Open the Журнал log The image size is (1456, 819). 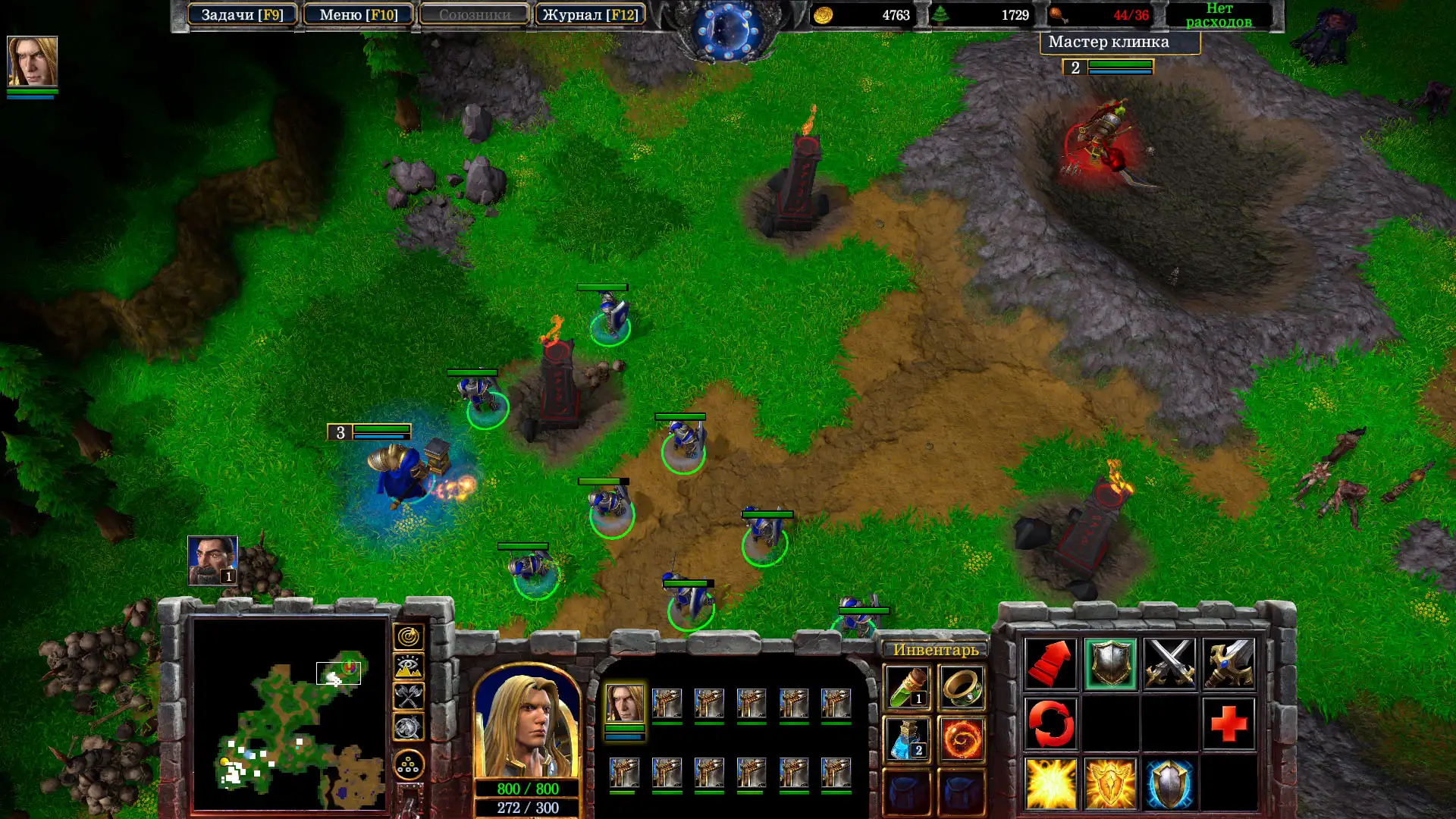[589, 14]
